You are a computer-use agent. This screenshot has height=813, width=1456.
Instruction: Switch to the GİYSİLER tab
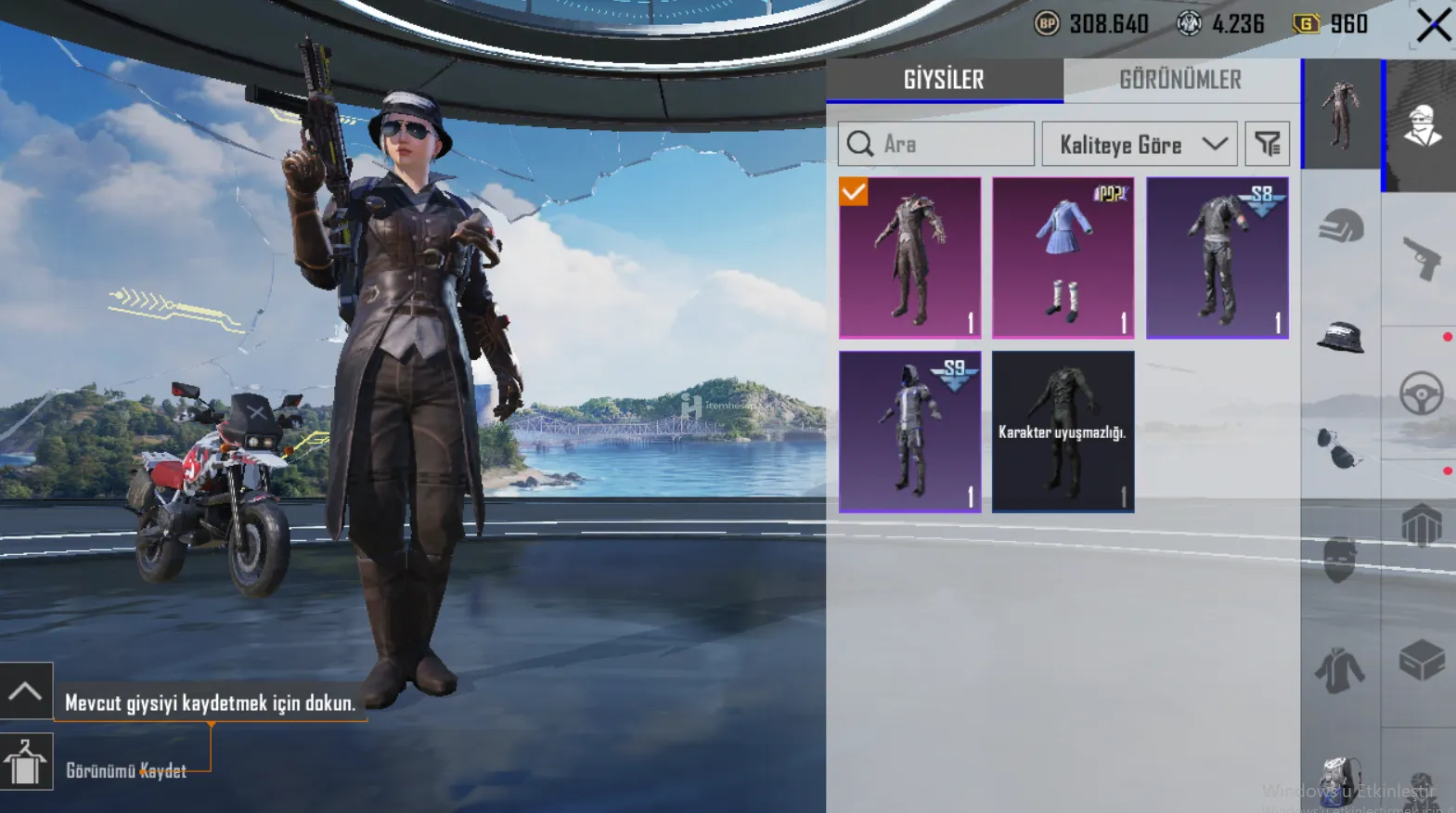pyautogui.click(x=944, y=80)
